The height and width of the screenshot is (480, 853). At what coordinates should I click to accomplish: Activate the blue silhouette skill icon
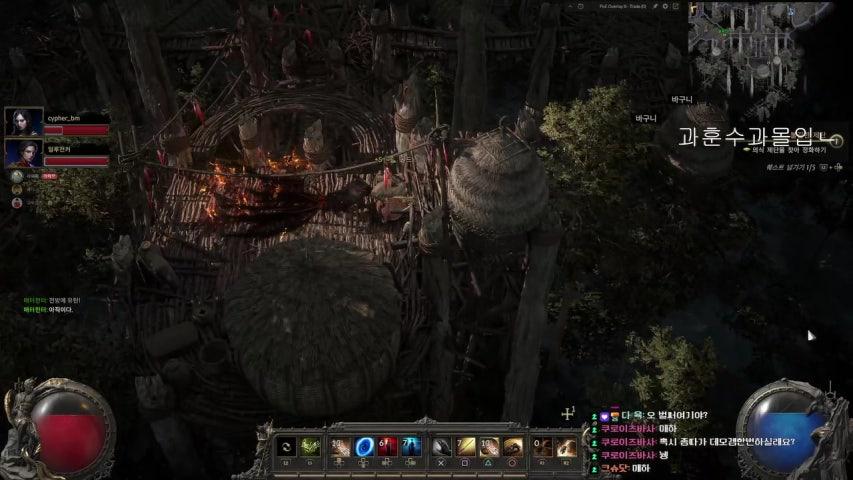[411, 447]
